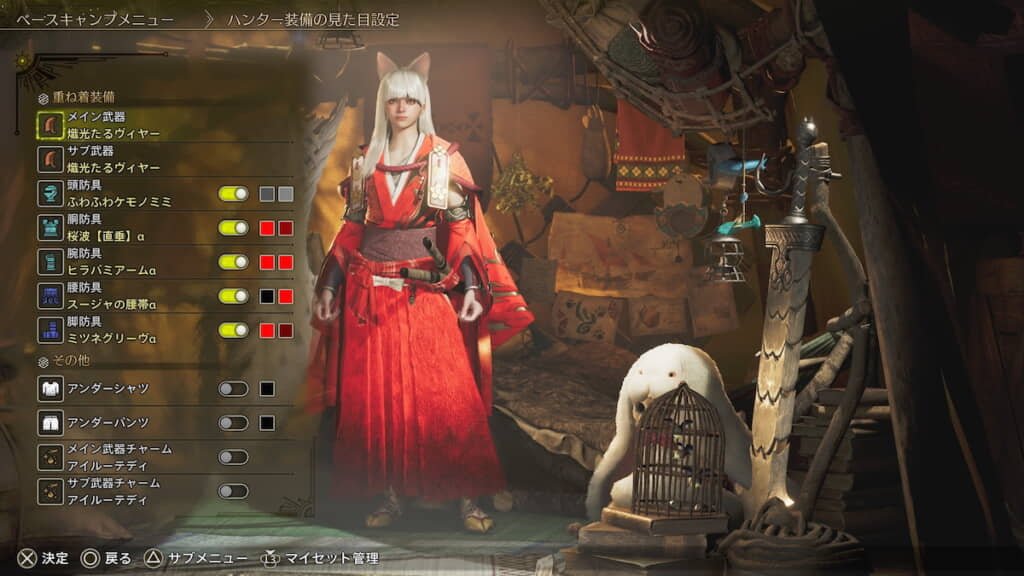Toggle the 腰防具 waist armor switch
1024x576 pixels.
click(x=233, y=296)
